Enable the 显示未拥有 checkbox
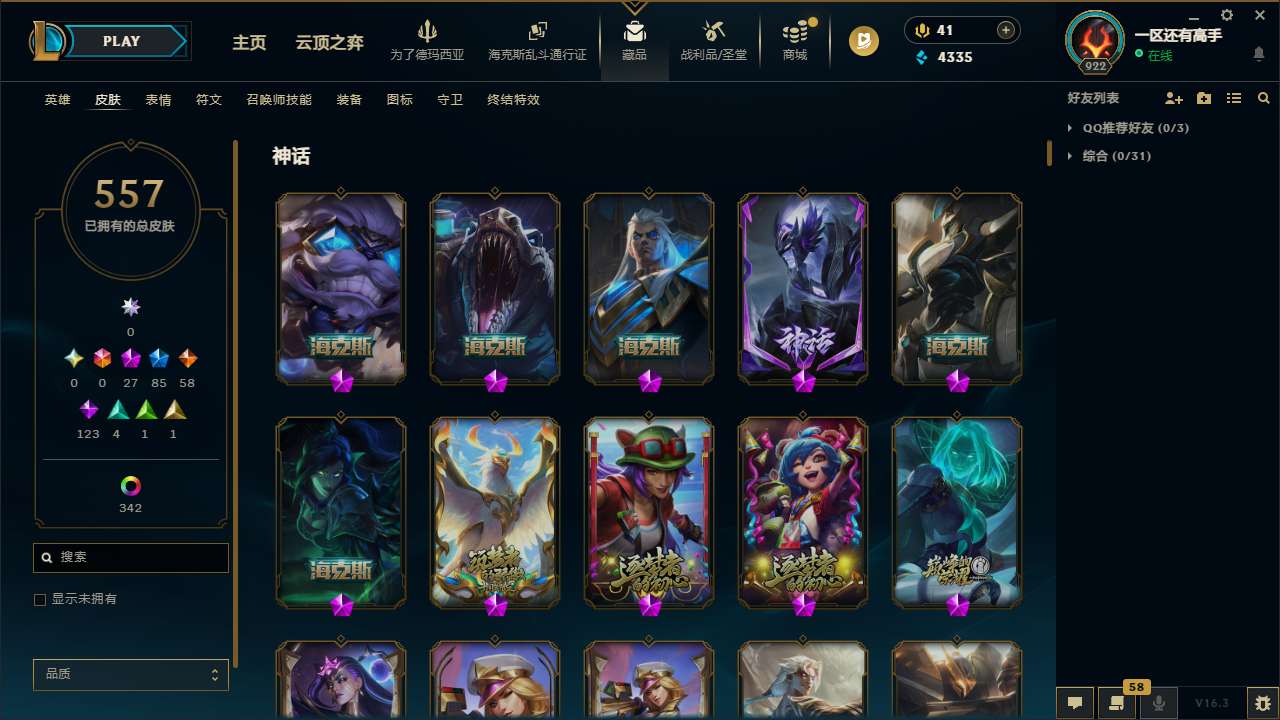This screenshot has width=1280, height=720. coord(40,599)
